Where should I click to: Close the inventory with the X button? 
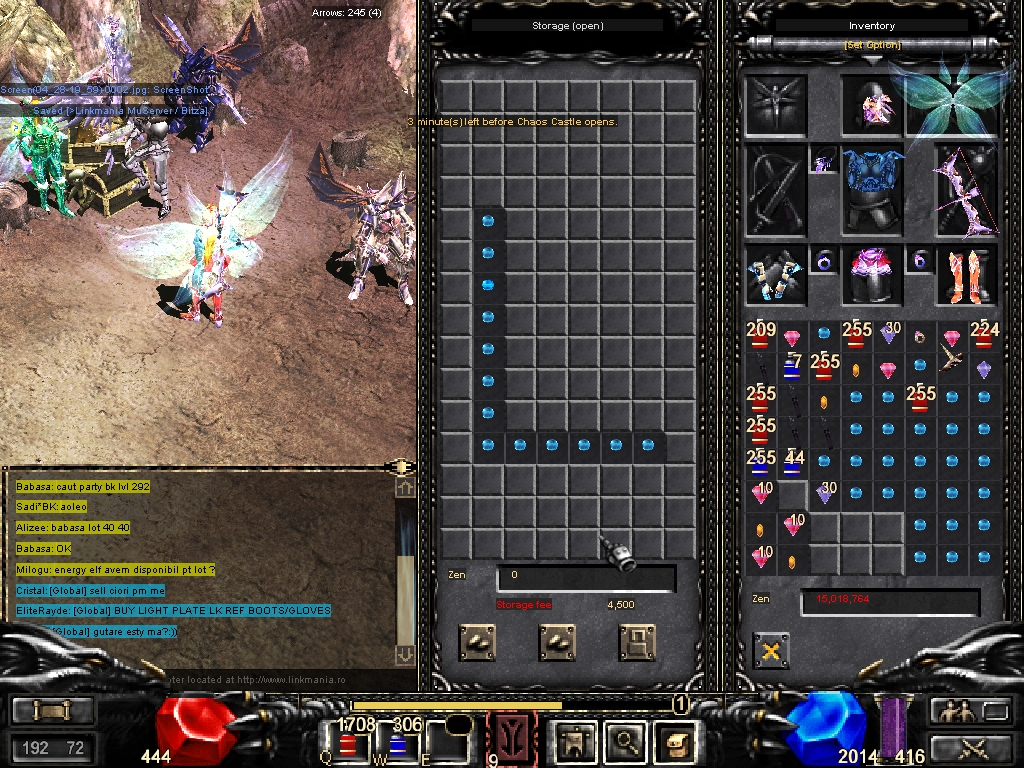(770, 651)
